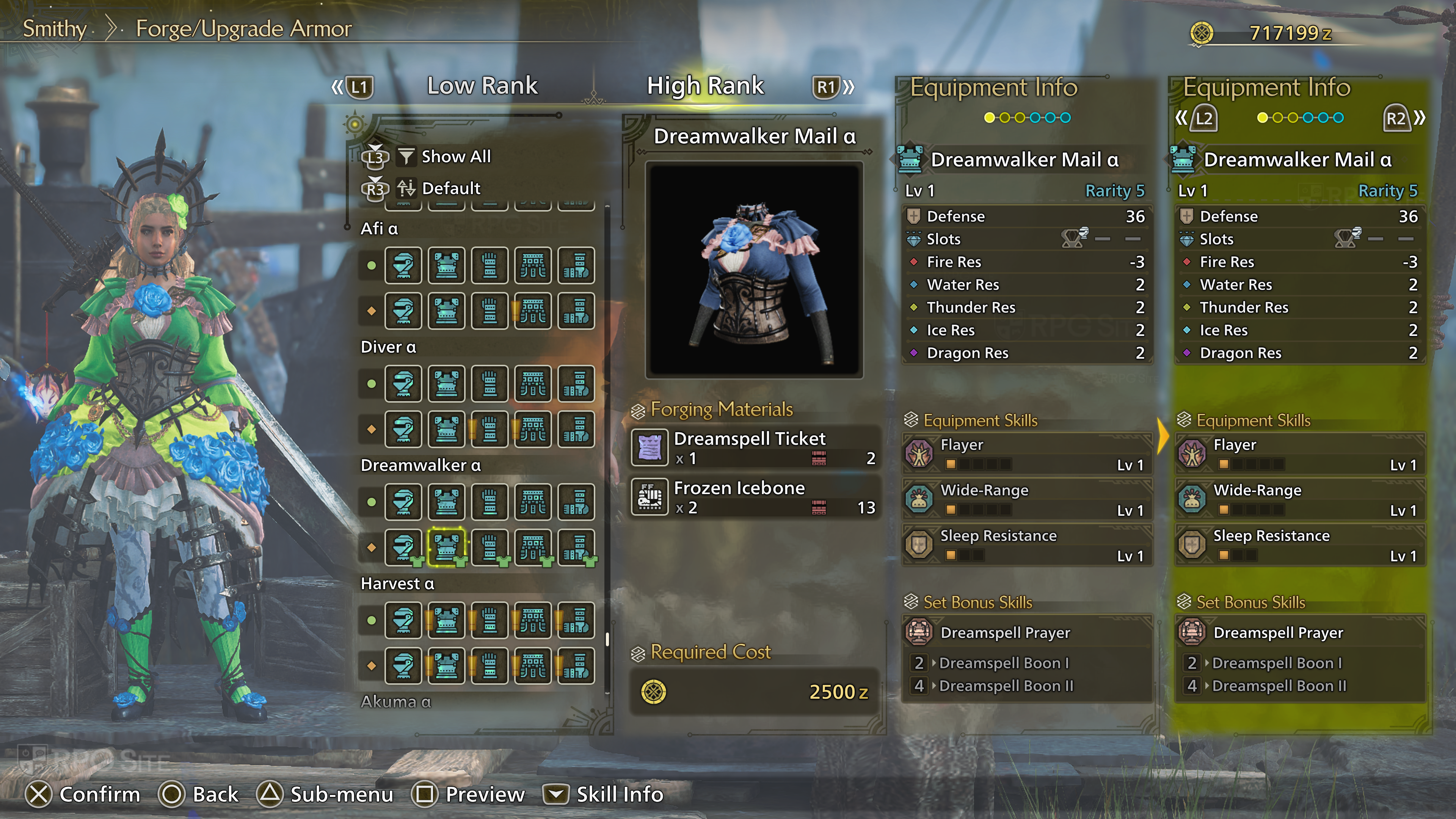Choose the Dreamwalker α helm with green badge
Viewport: 1456px width, 819px height.
click(x=403, y=547)
